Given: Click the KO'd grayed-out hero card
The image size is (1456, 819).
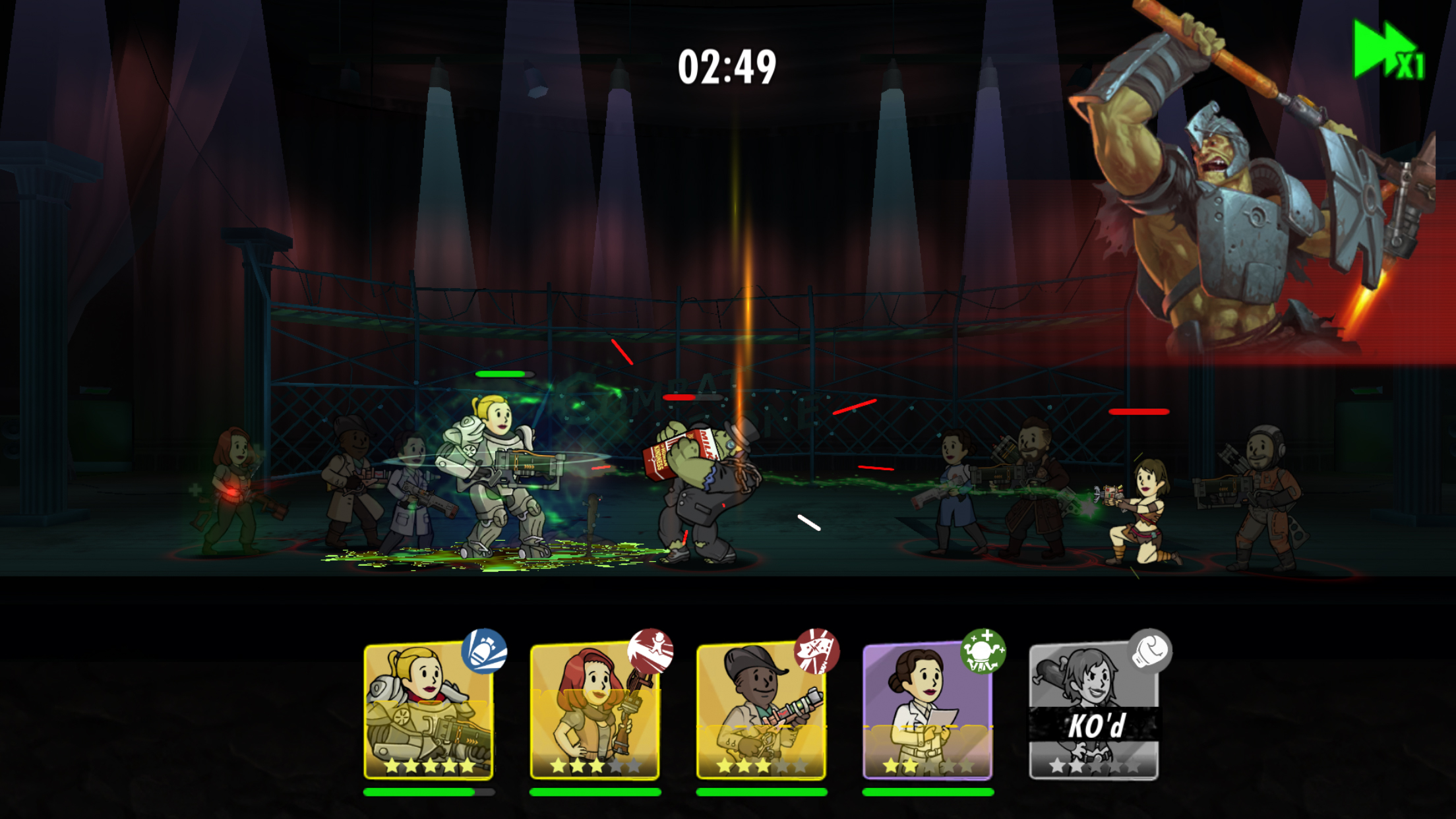Looking at the screenshot, I should point(1093,711).
